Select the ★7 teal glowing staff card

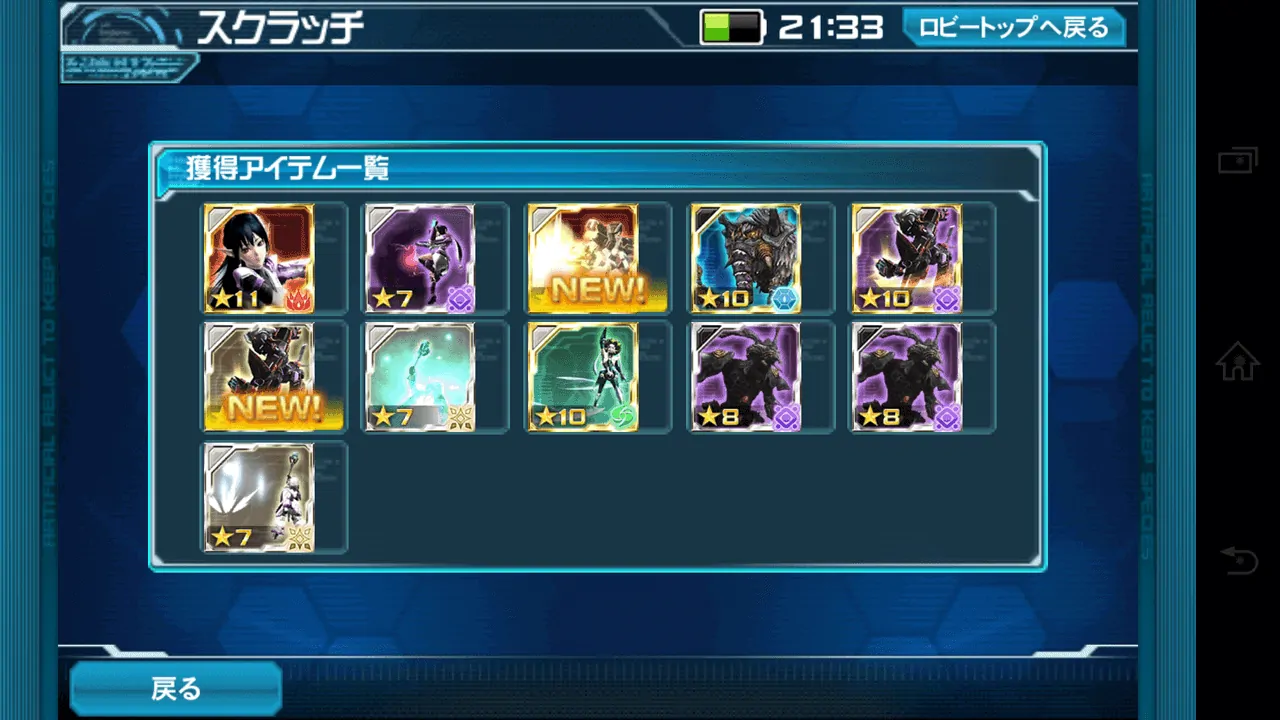[420, 377]
